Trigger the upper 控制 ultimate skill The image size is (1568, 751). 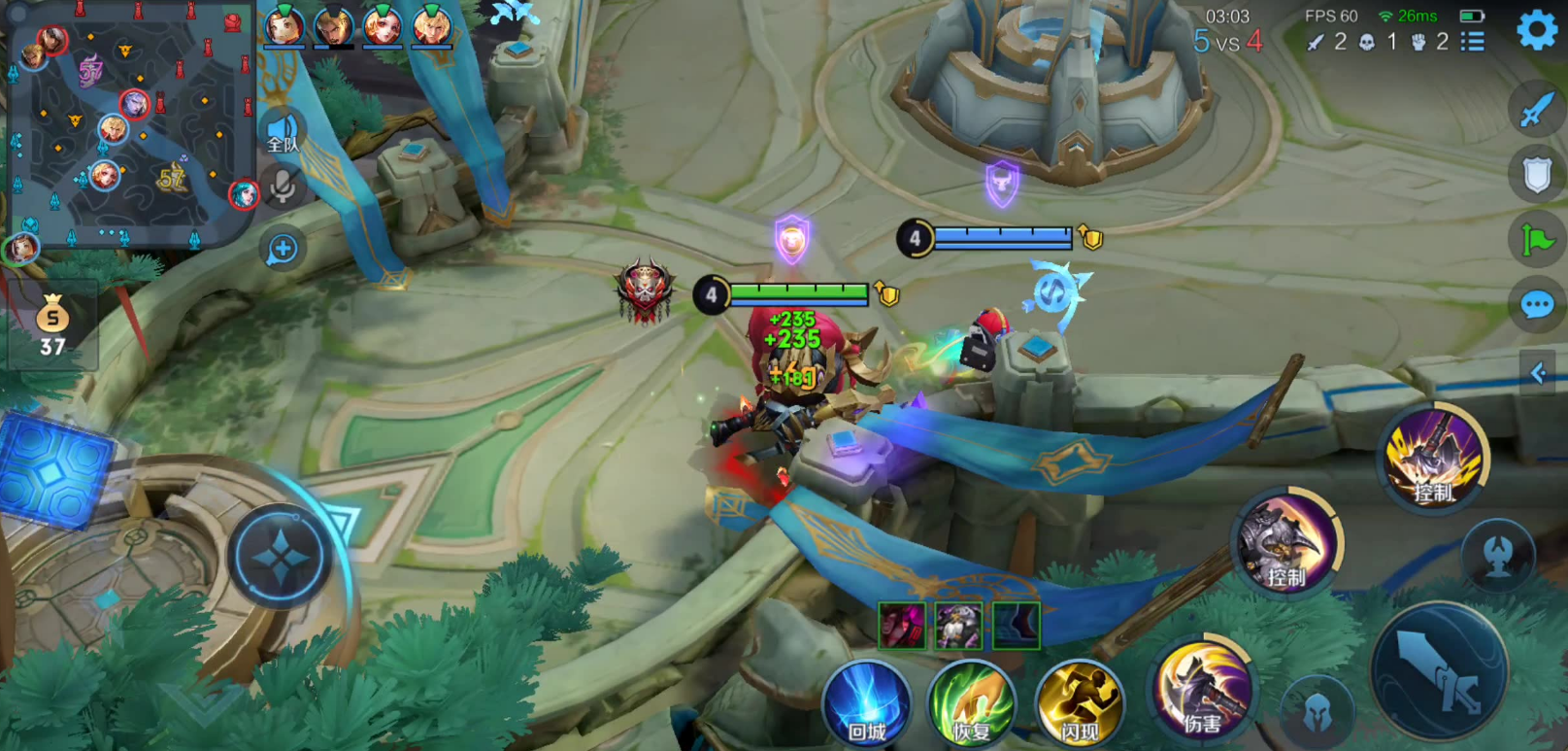pyautogui.click(x=1435, y=458)
